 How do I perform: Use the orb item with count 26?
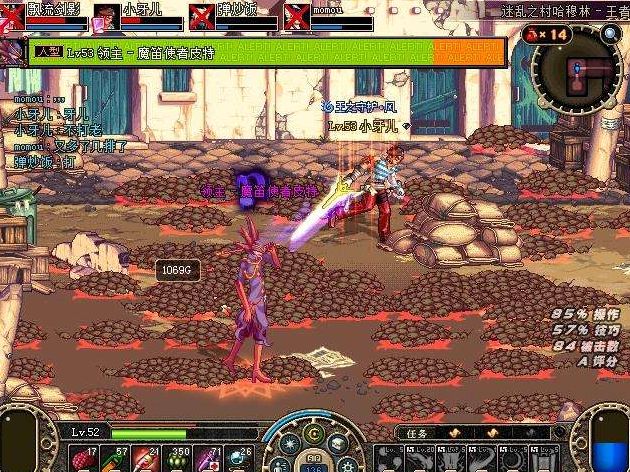tap(238, 458)
